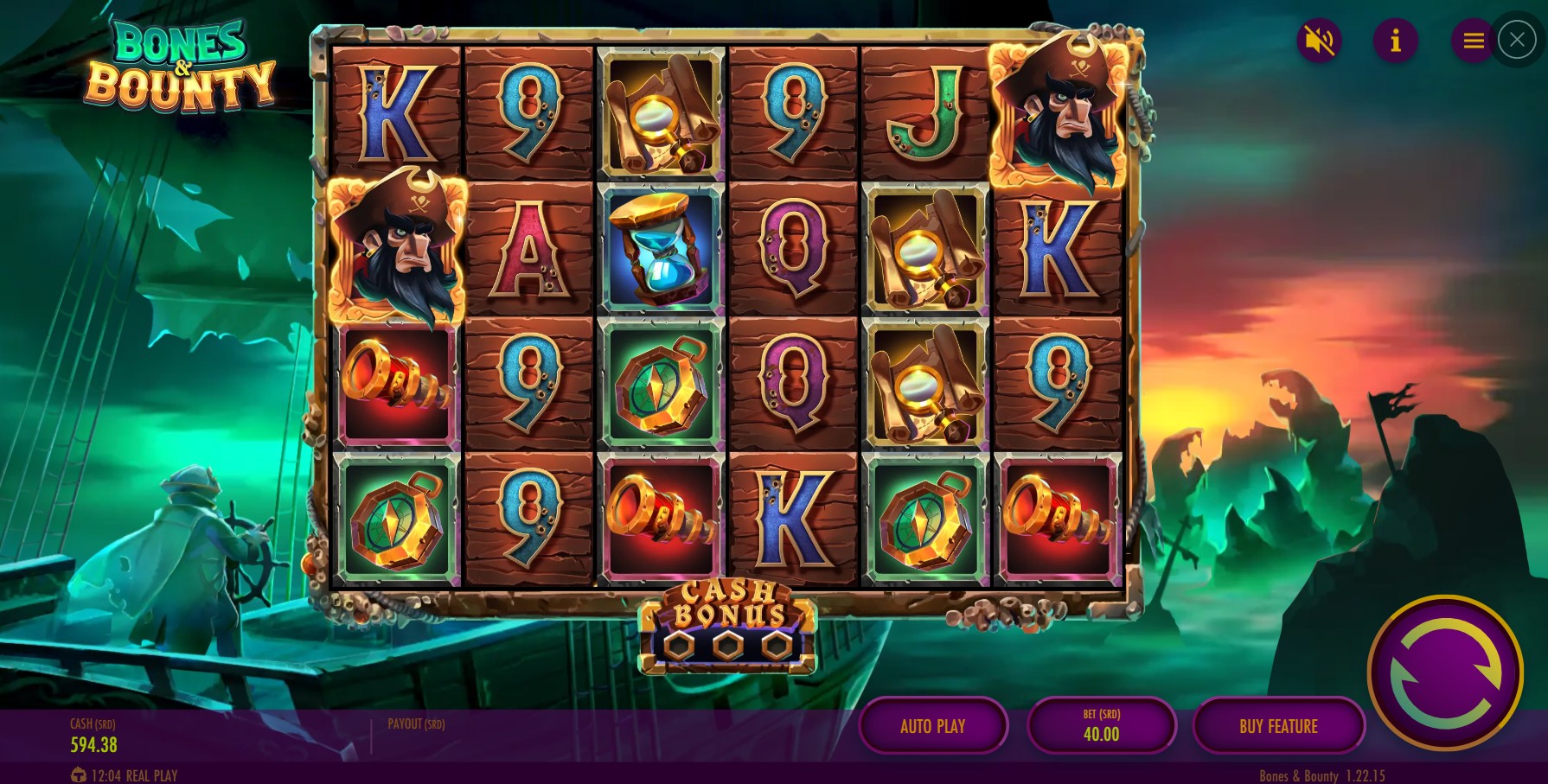Spin the reels with the circular arrow button
1548x784 pixels.
point(1445,672)
